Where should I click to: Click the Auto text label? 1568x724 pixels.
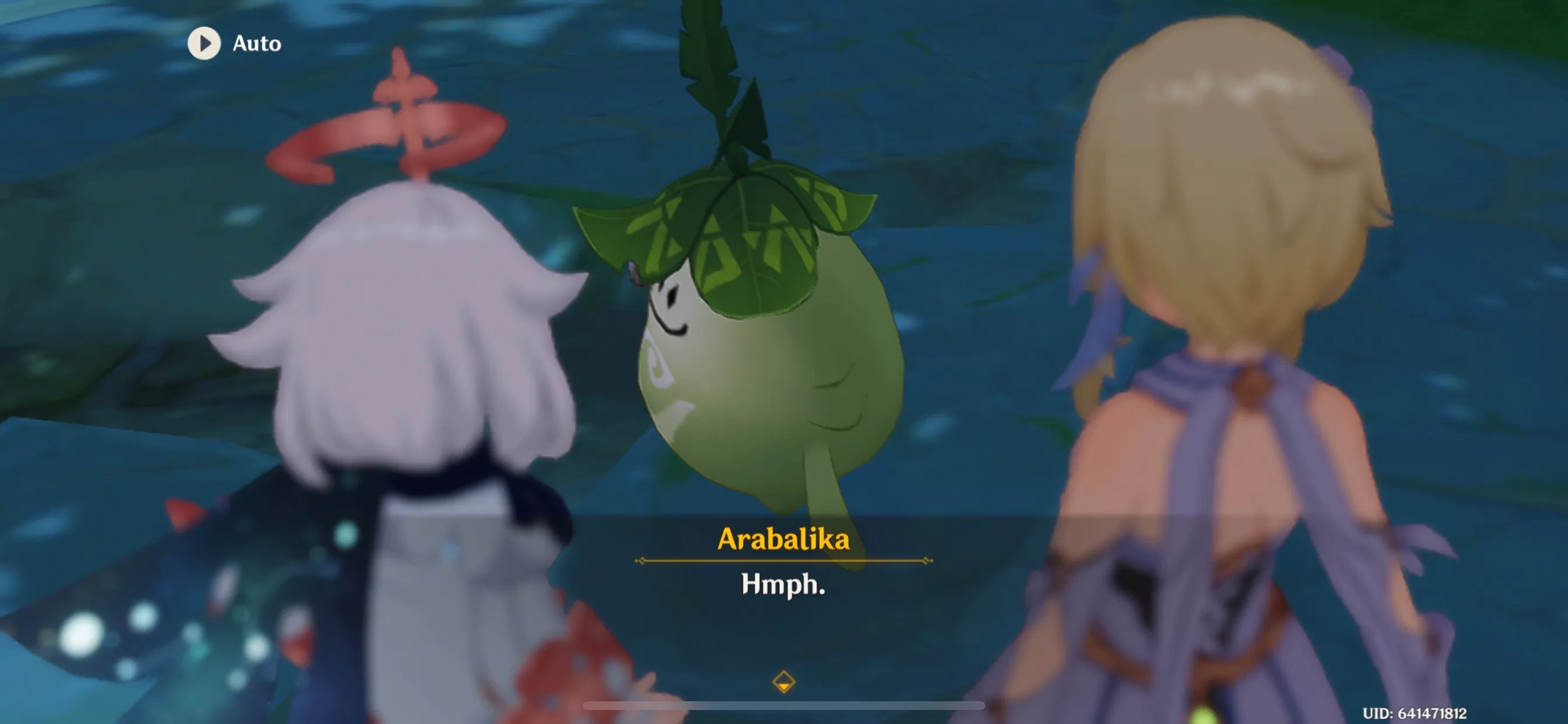point(257,43)
